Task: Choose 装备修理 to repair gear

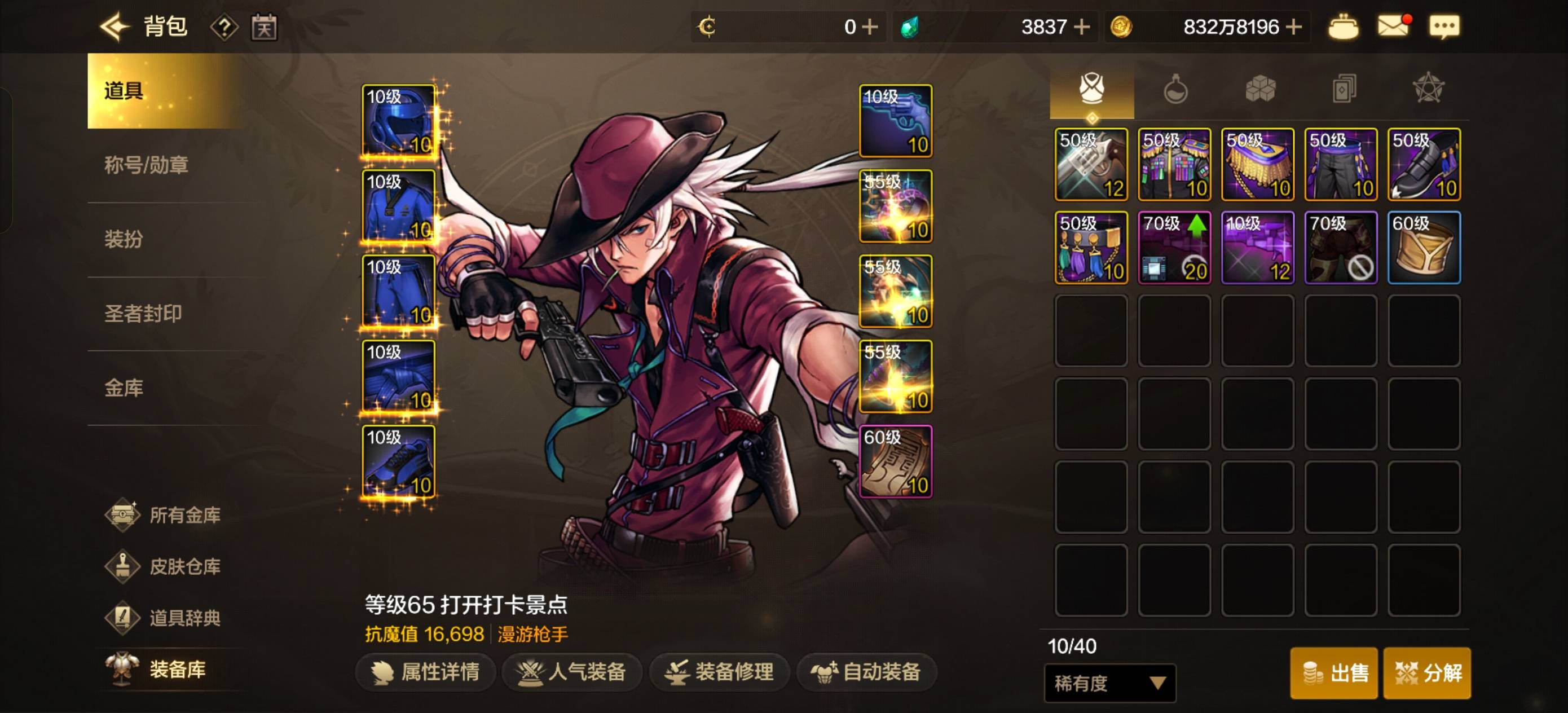Action: coord(719,672)
